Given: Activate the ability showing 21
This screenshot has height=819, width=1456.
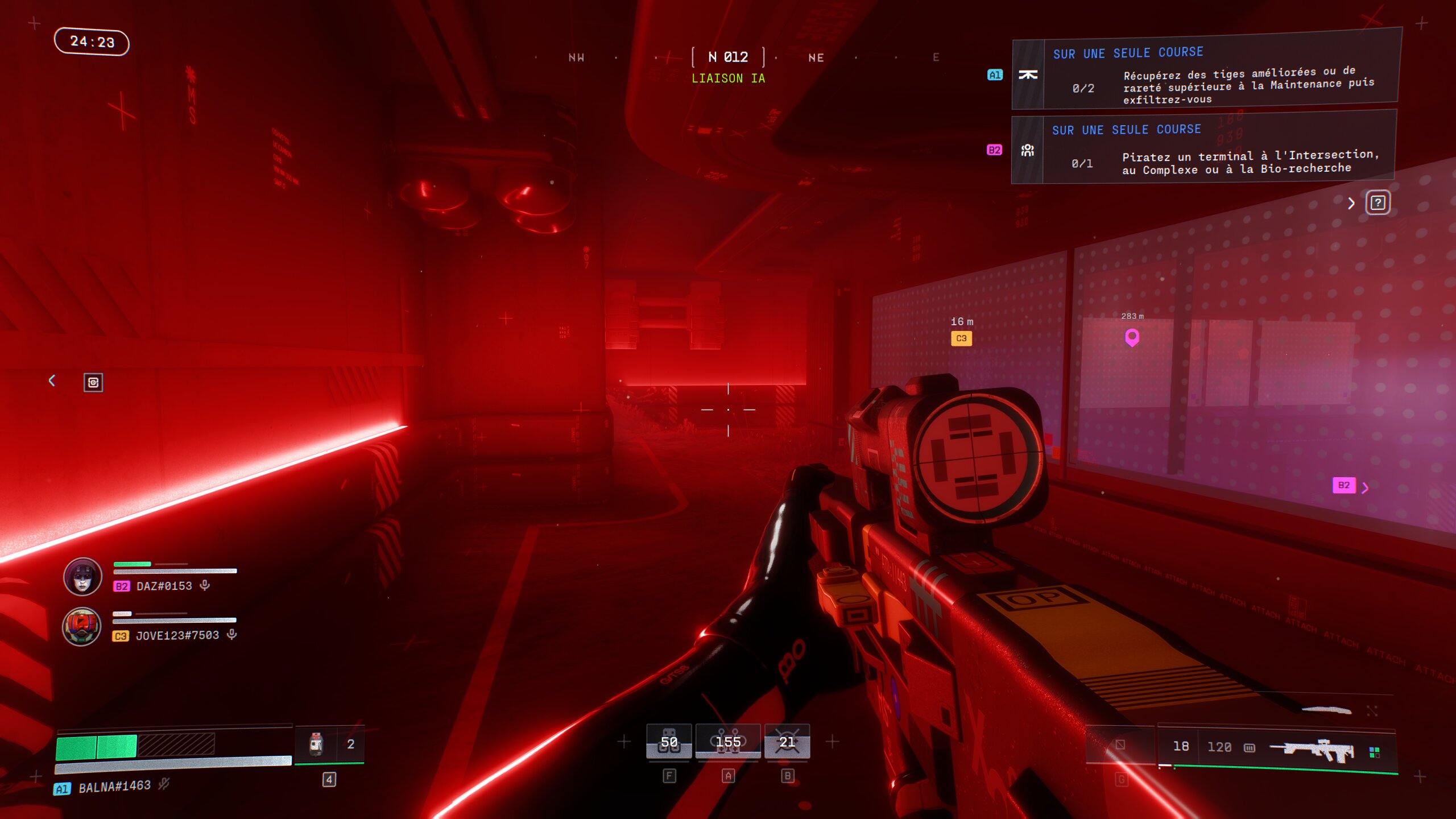Looking at the screenshot, I should [x=787, y=742].
